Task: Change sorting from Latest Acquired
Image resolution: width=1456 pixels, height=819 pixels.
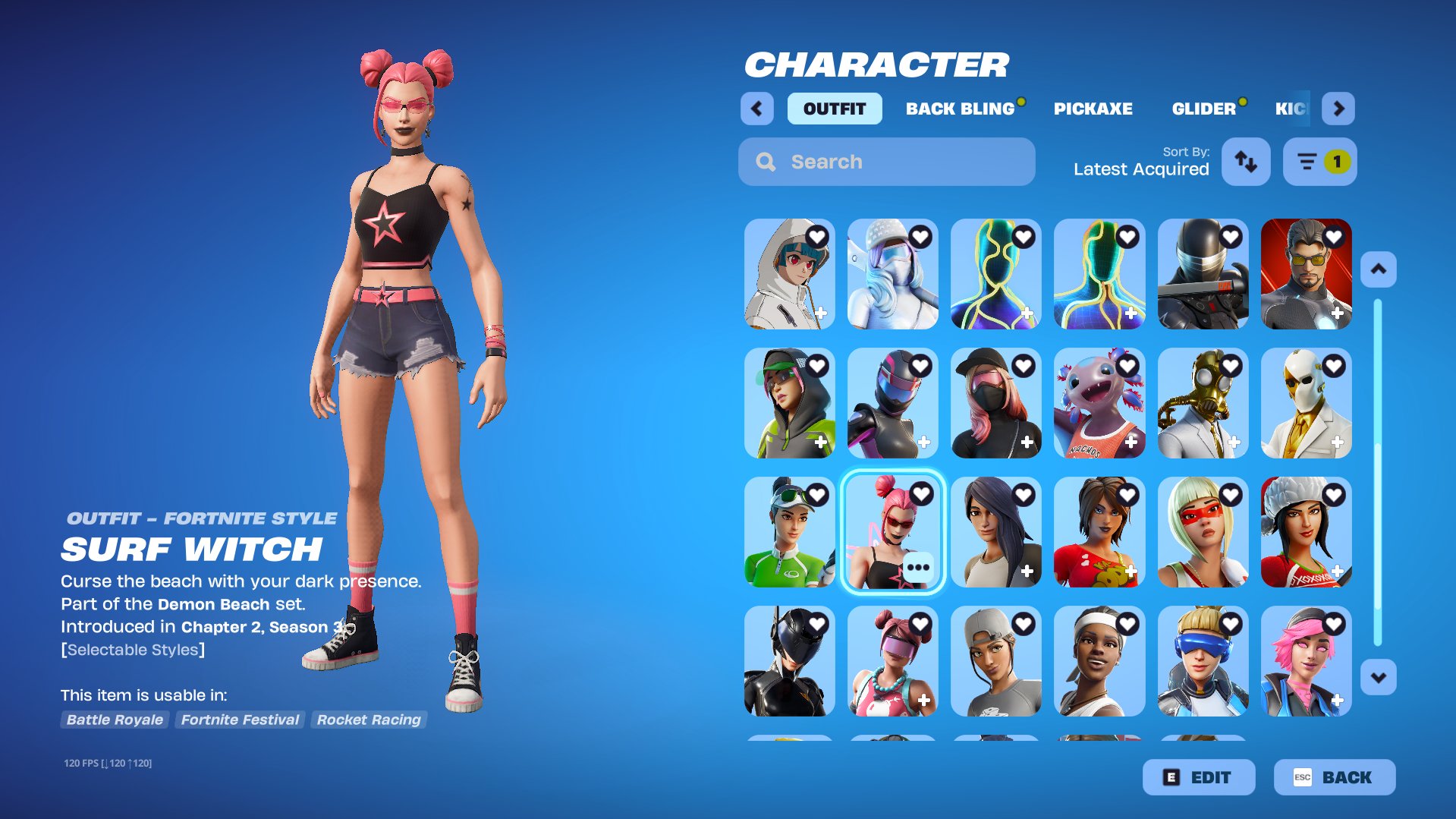Action: tap(1140, 169)
